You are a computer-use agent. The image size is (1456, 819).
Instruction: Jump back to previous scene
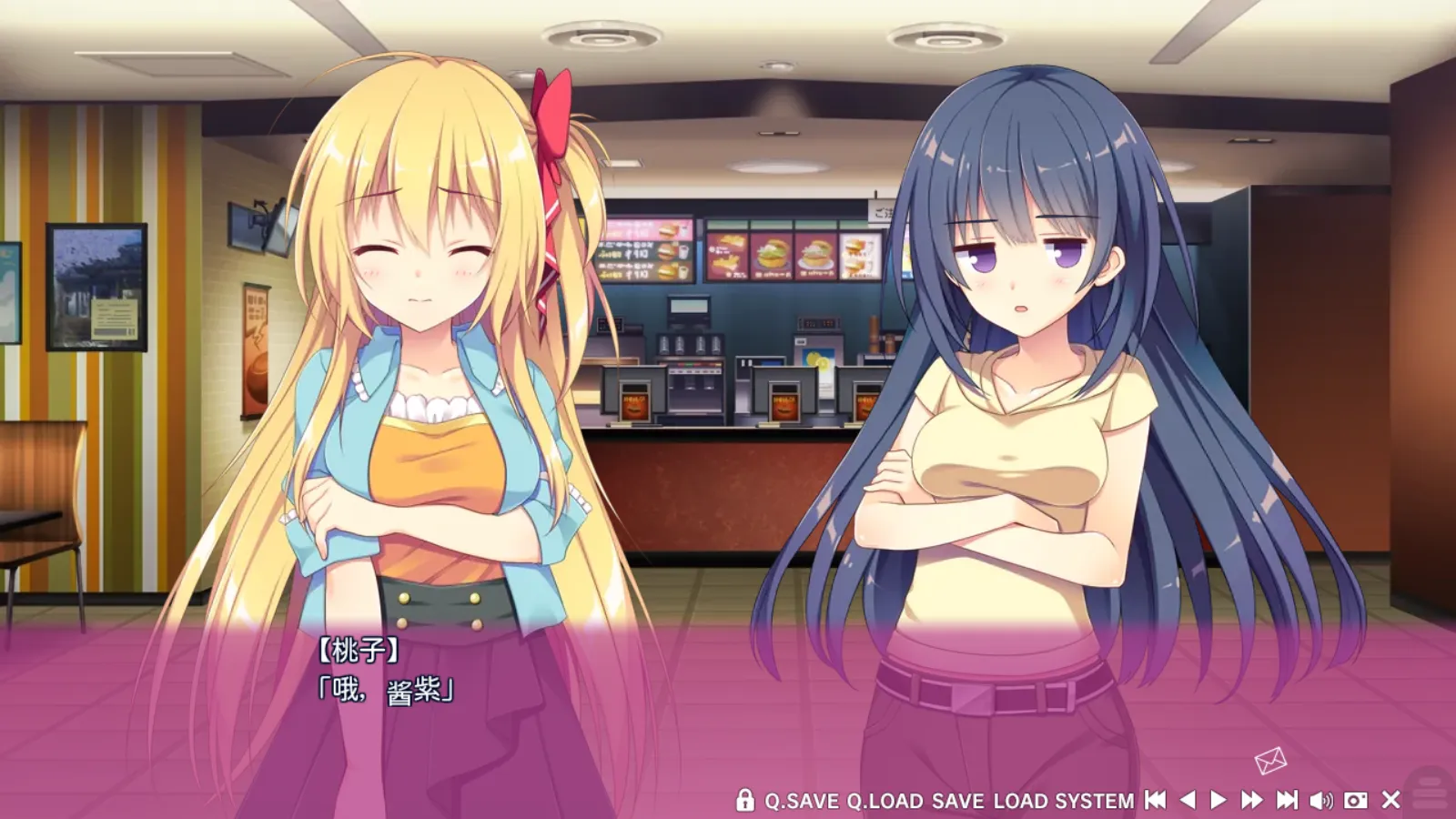click(1155, 800)
